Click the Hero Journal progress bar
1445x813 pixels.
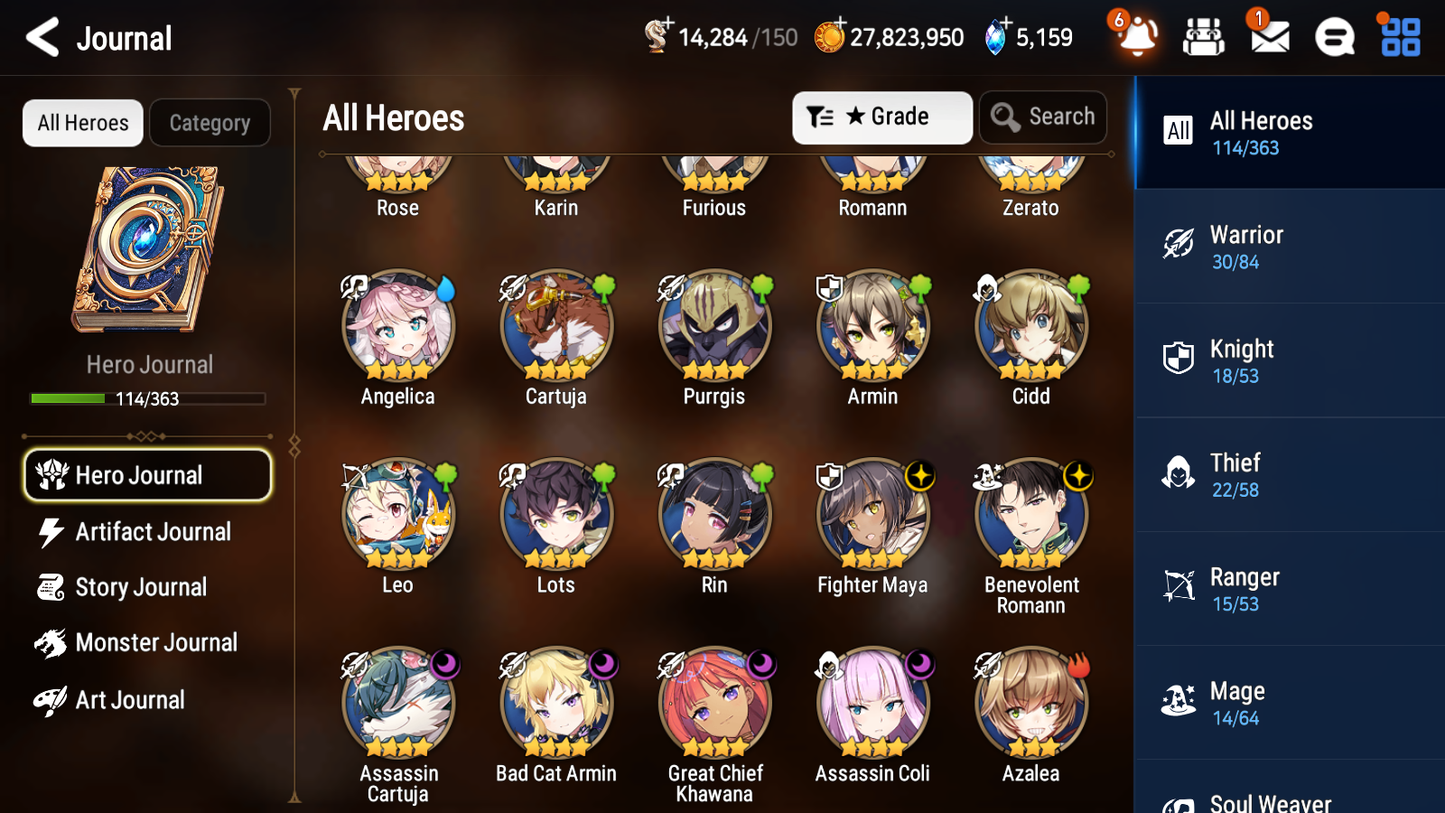point(148,398)
